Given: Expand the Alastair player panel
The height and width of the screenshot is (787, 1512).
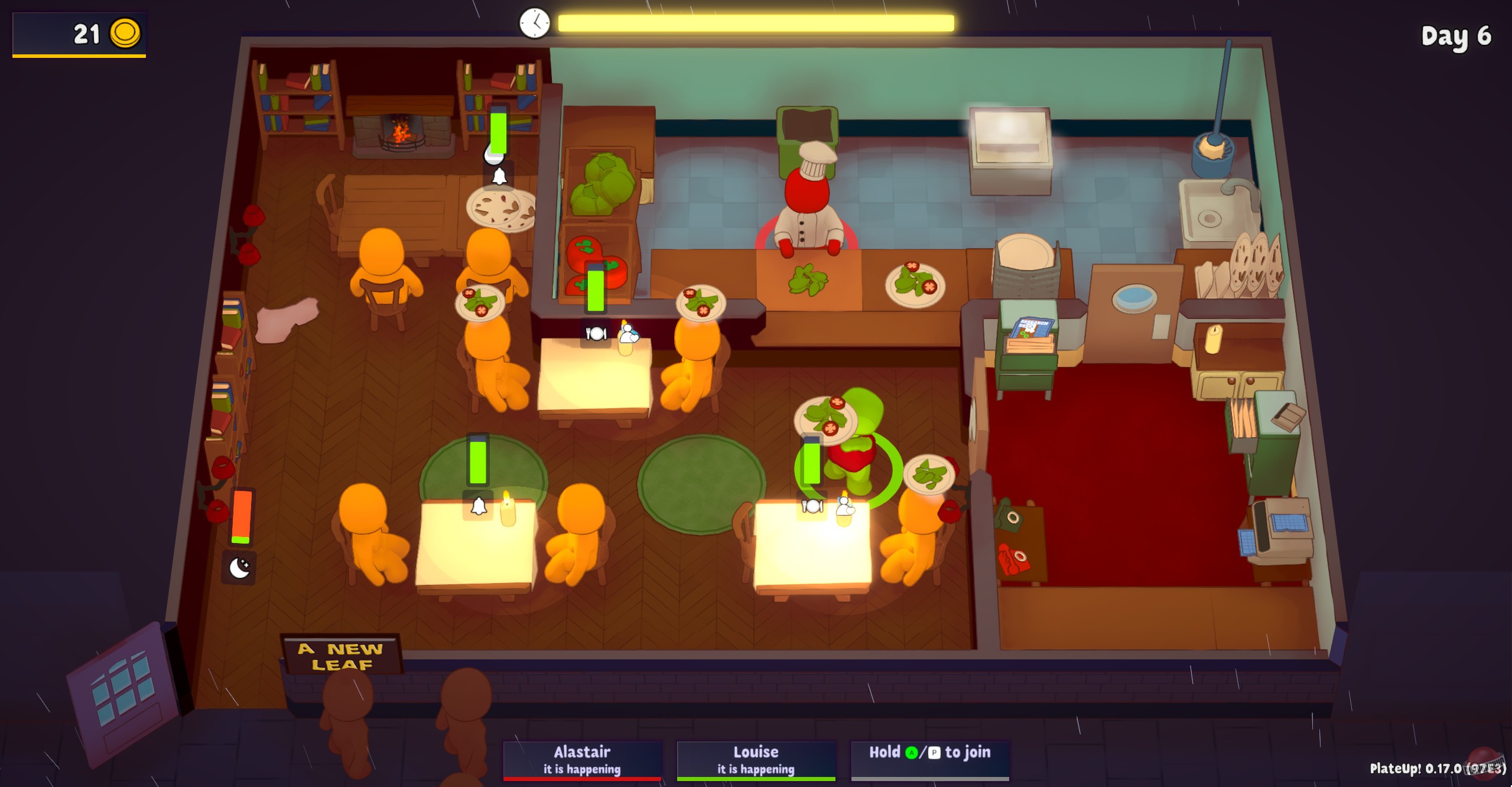Looking at the screenshot, I should click(x=583, y=759).
